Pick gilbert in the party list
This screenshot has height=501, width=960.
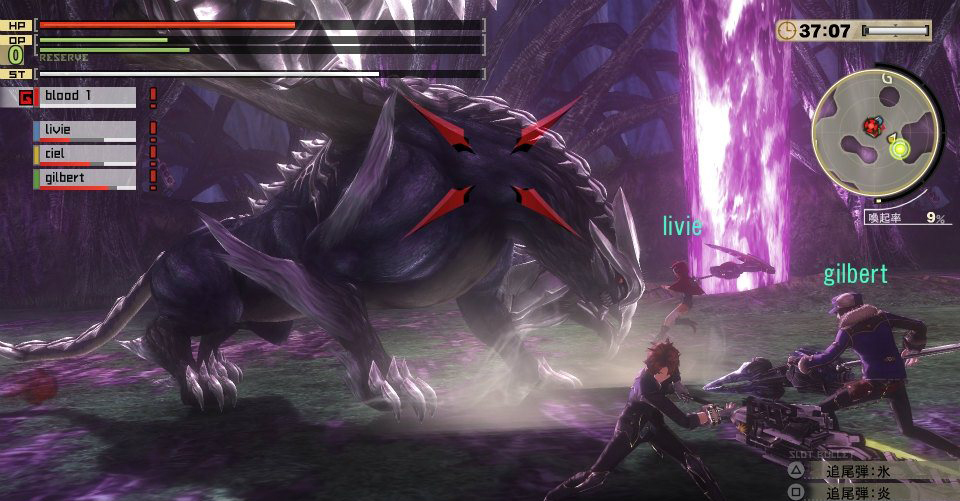[x=85, y=178]
